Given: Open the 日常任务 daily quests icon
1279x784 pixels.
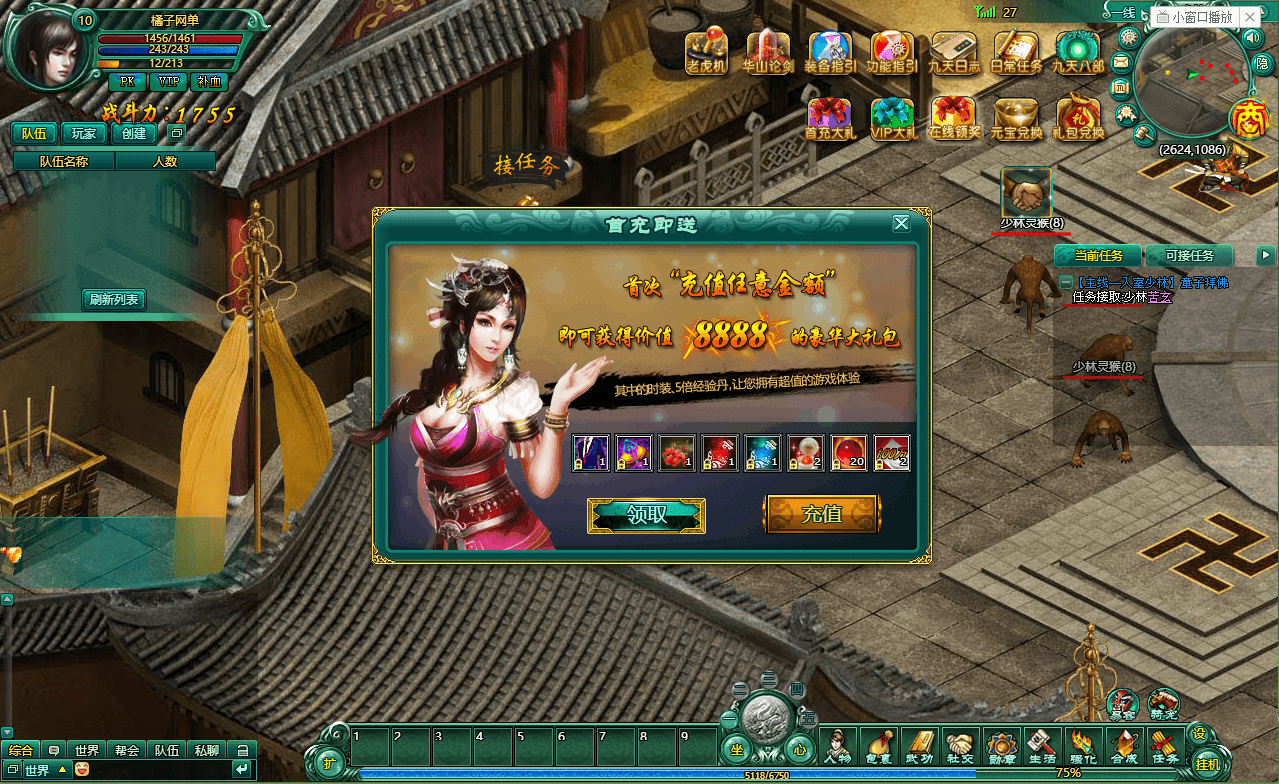Looking at the screenshot, I should tap(1016, 52).
